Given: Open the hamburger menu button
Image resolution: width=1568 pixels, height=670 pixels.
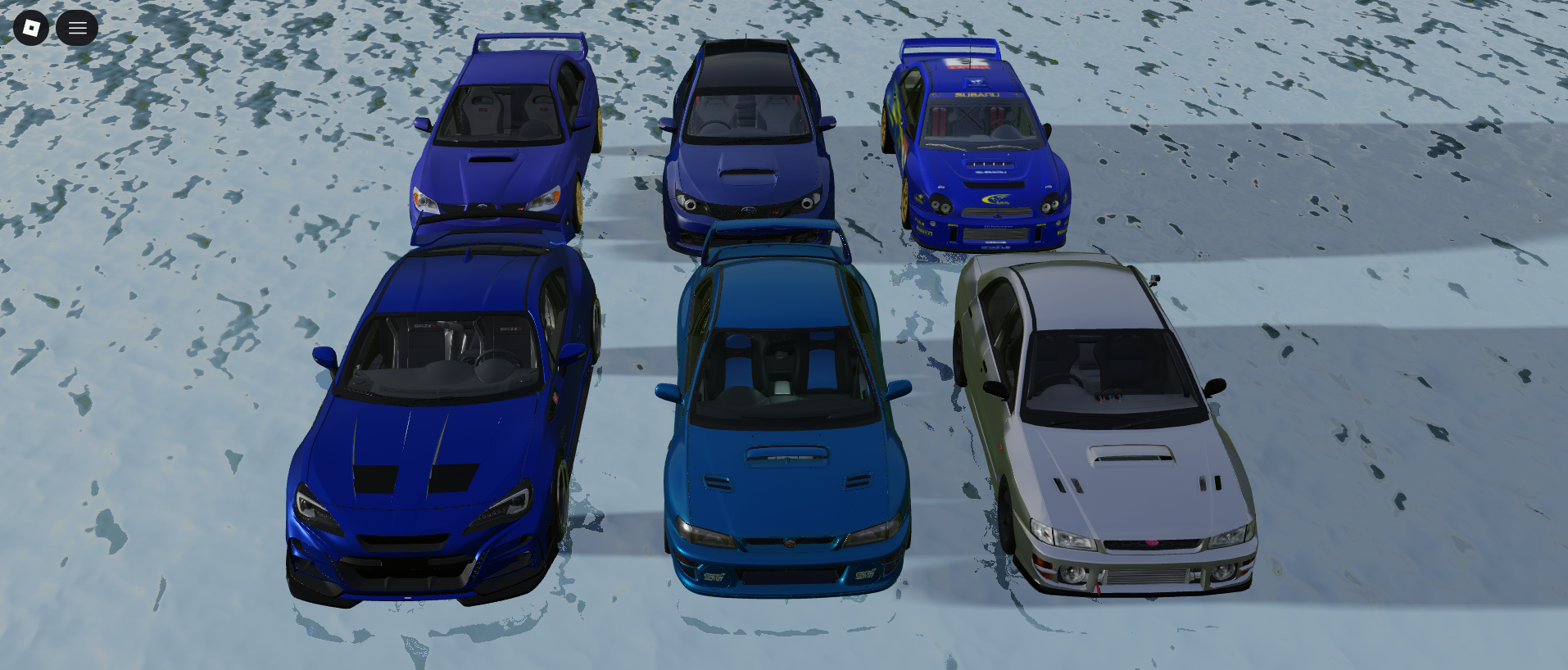Looking at the screenshot, I should click(x=77, y=28).
